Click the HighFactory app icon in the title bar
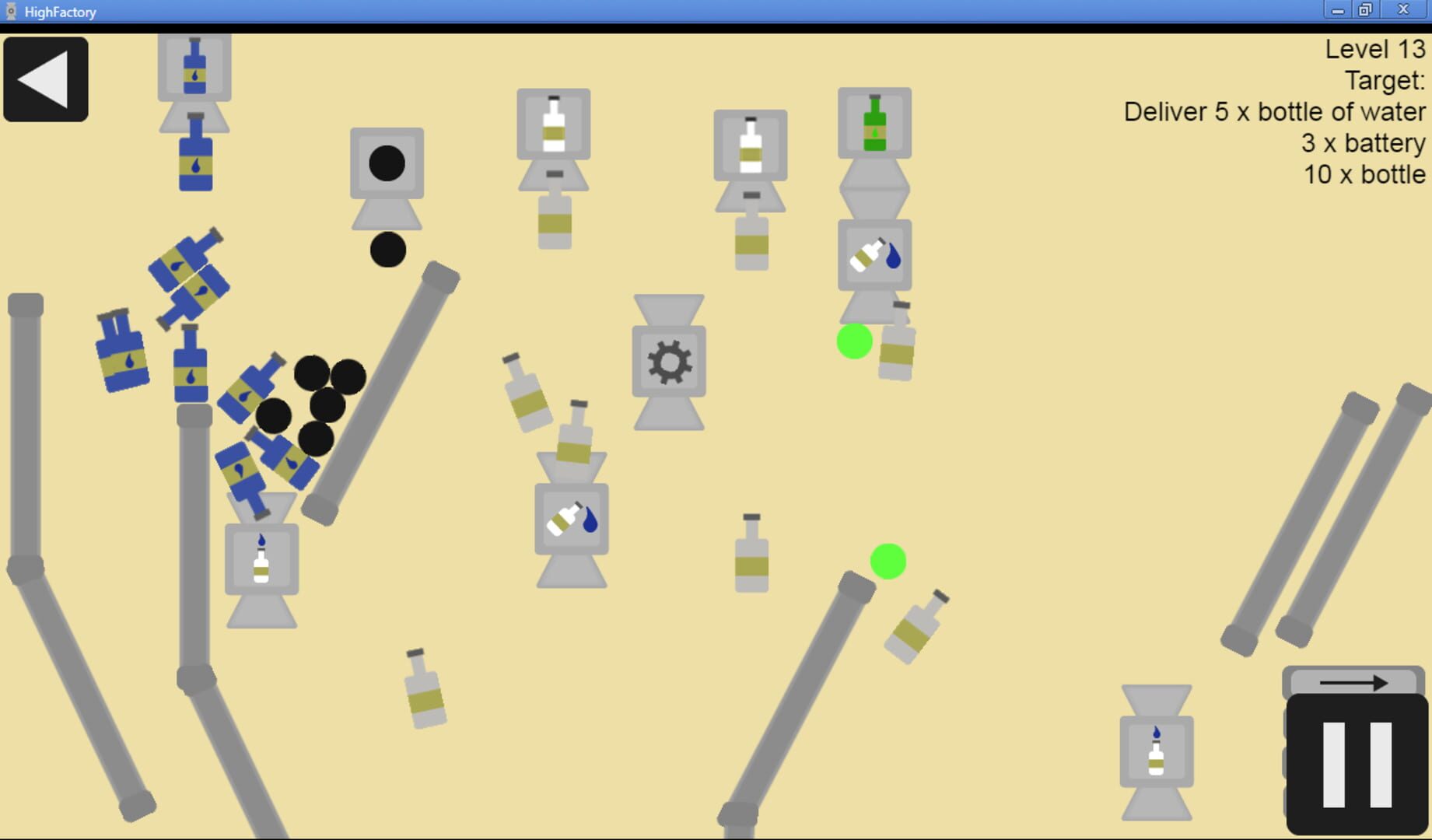This screenshot has width=1432, height=840. (11, 11)
